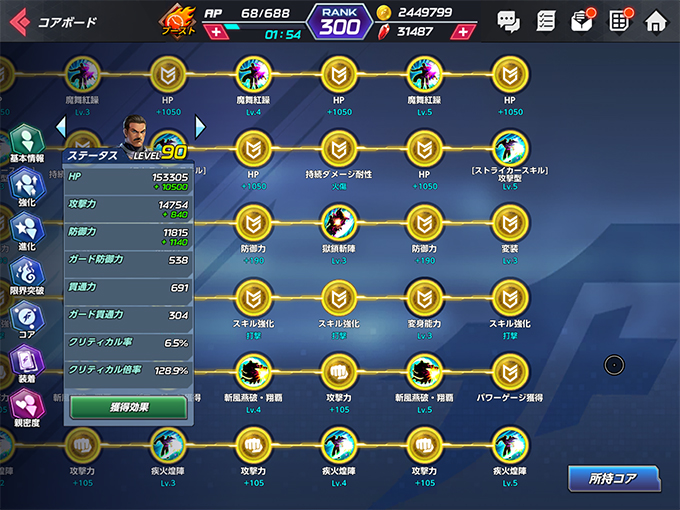This screenshot has height=510, width=680.
Task: Switch to the 親密度 tab
Action: pos(25,407)
